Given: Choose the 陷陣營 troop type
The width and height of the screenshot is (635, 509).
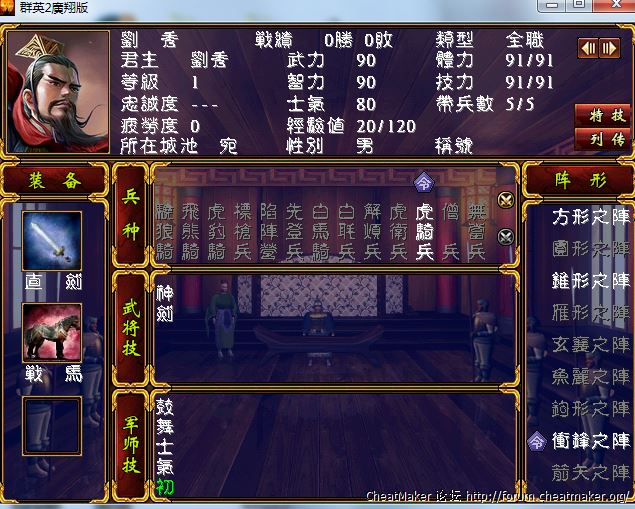Looking at the screenshot, I should coord(268,231).
